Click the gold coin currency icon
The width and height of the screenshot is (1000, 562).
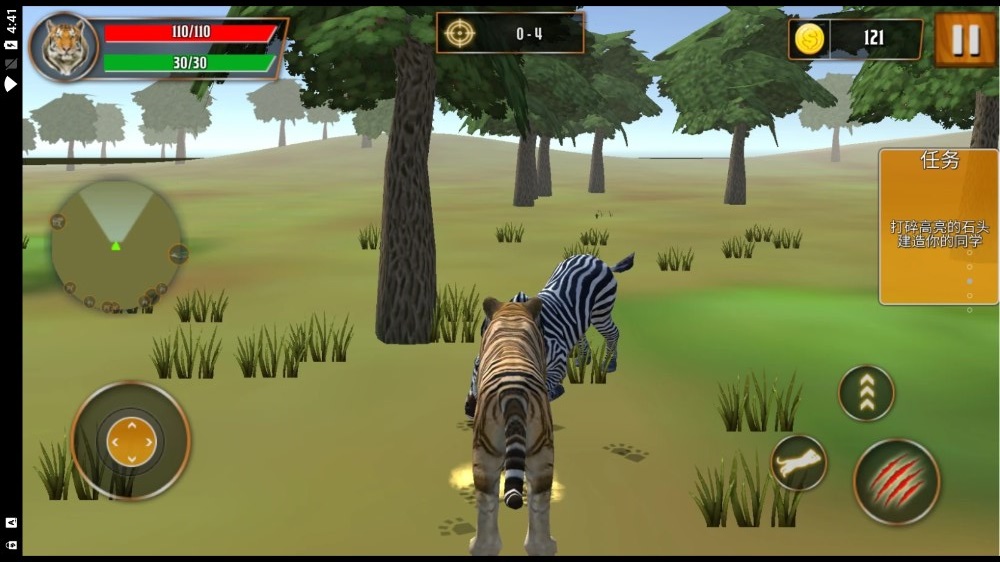pyautogui.click(x=809, y=39)
